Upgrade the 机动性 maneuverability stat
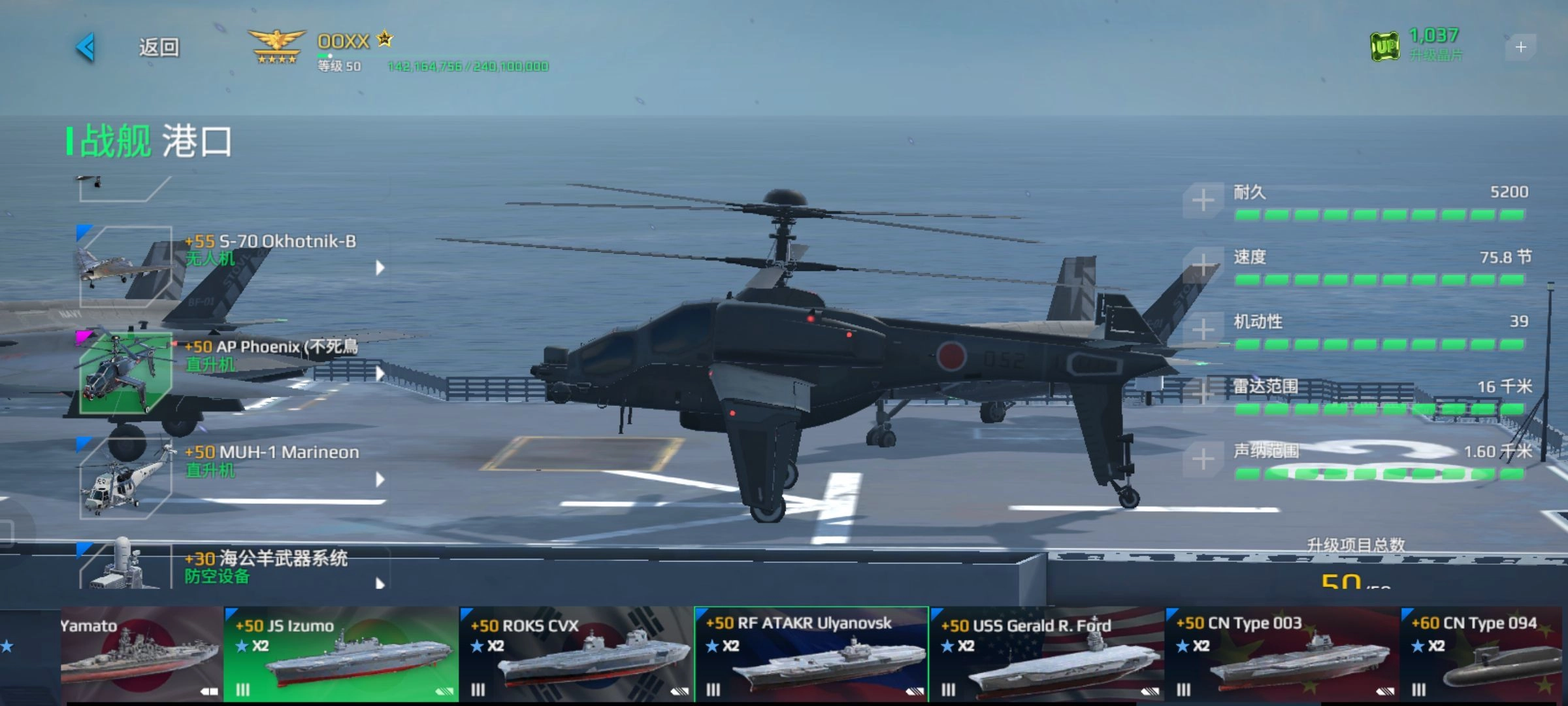This screenshot has width=1568, height=706. pos(1203,329)
